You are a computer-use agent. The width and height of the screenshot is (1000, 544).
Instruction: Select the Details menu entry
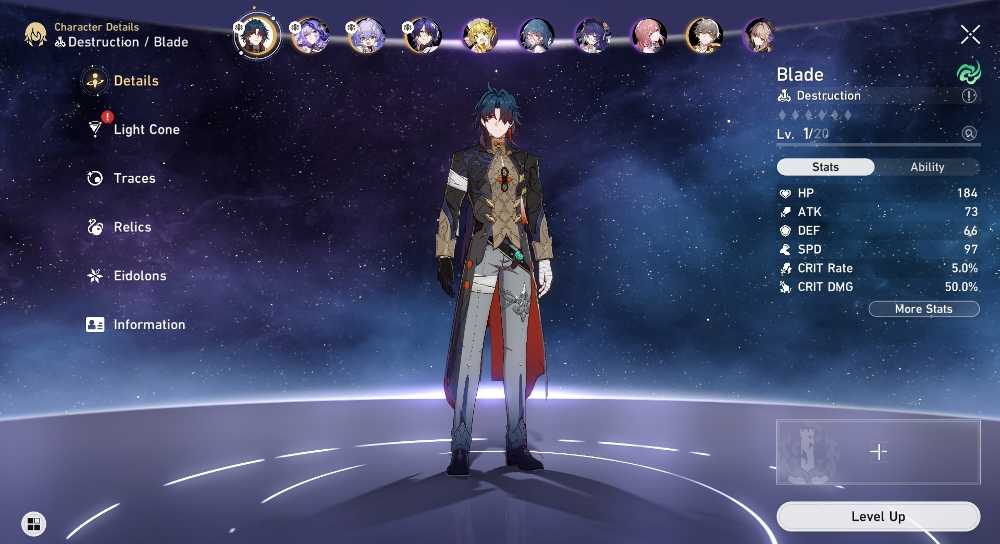coord(135,81)
